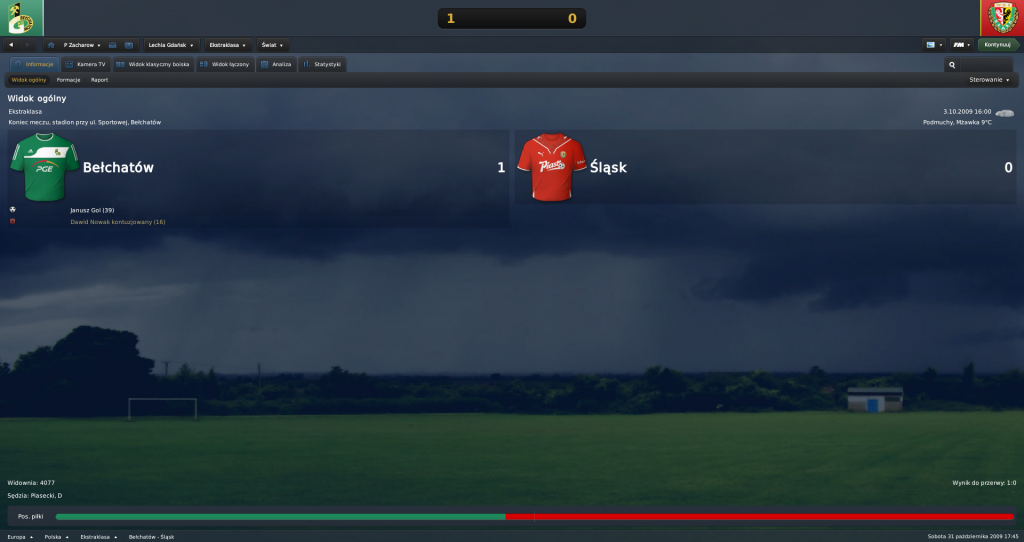Show the Statystyki tab
Viewport: 1024px width, 542px height.
[322, 64]
